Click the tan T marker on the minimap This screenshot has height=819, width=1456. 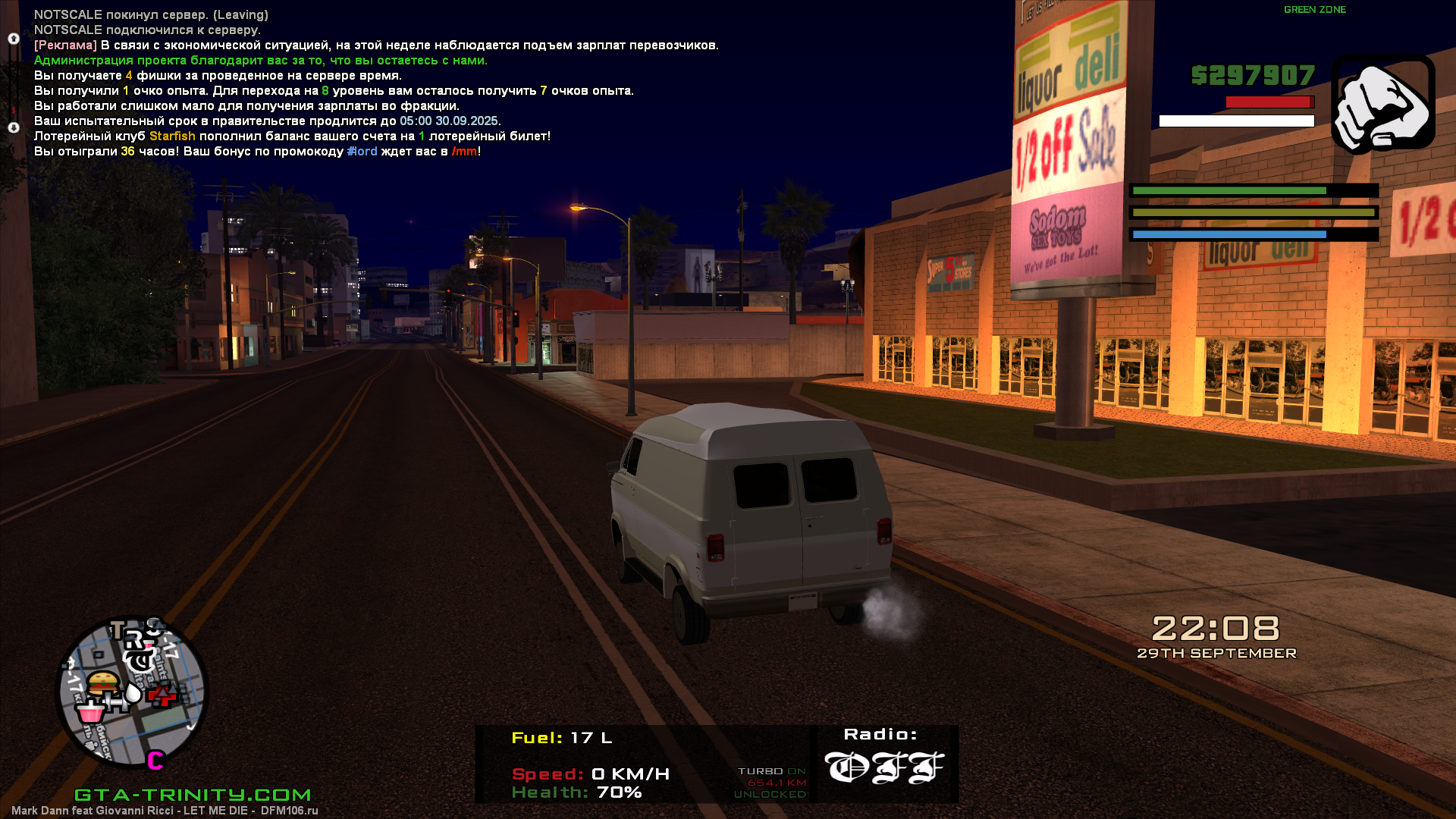118,630
